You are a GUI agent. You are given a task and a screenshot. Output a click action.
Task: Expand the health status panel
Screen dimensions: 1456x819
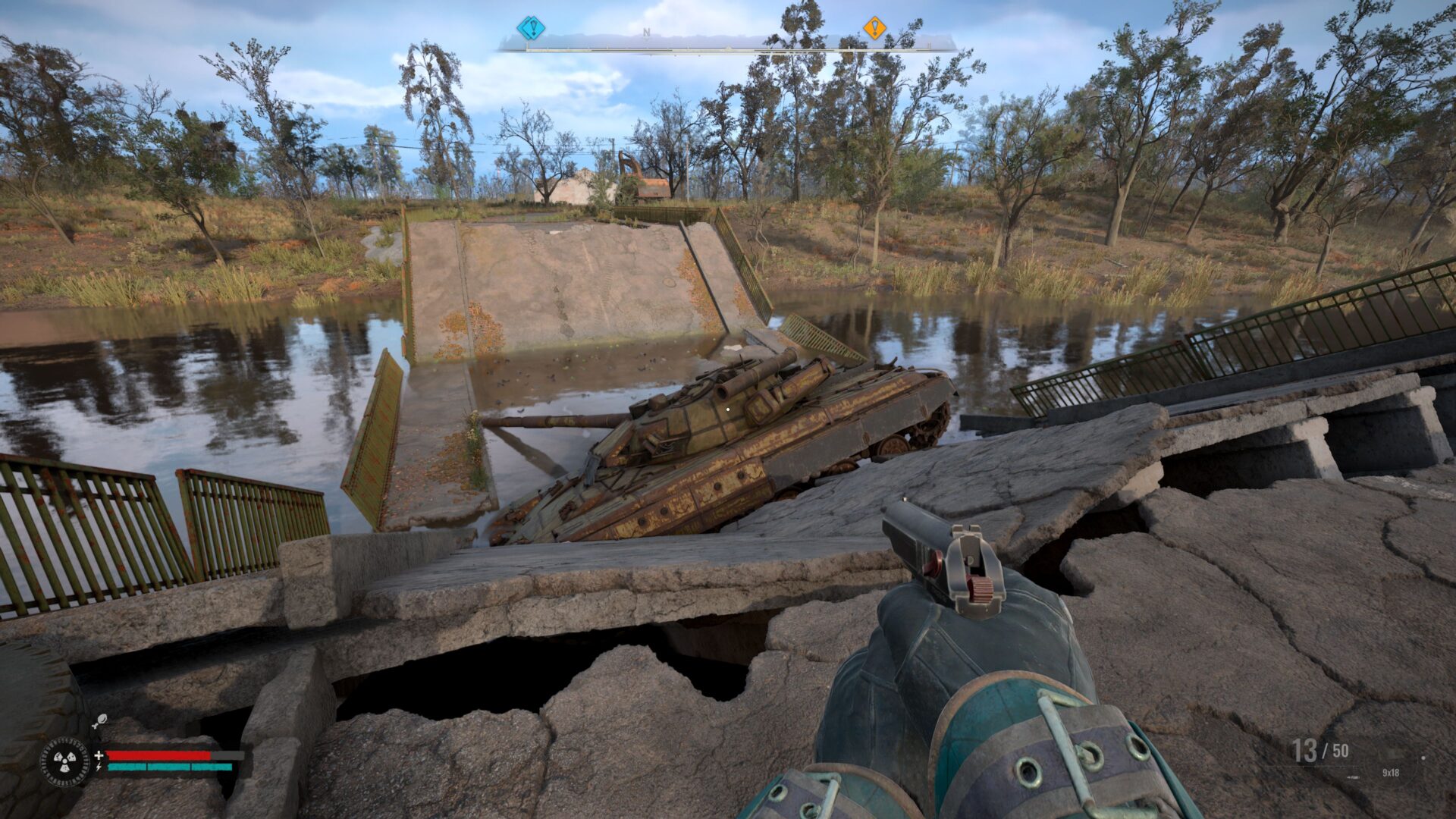(x=159, y=756)
